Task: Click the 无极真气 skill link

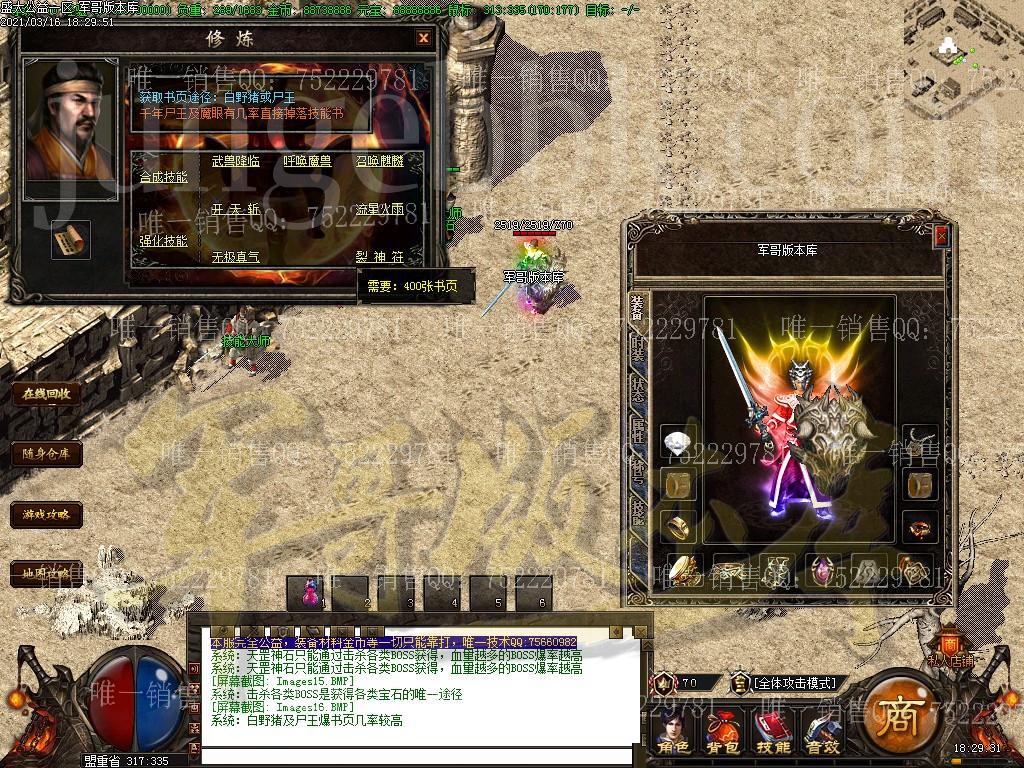Action: (x=235, y=257)
